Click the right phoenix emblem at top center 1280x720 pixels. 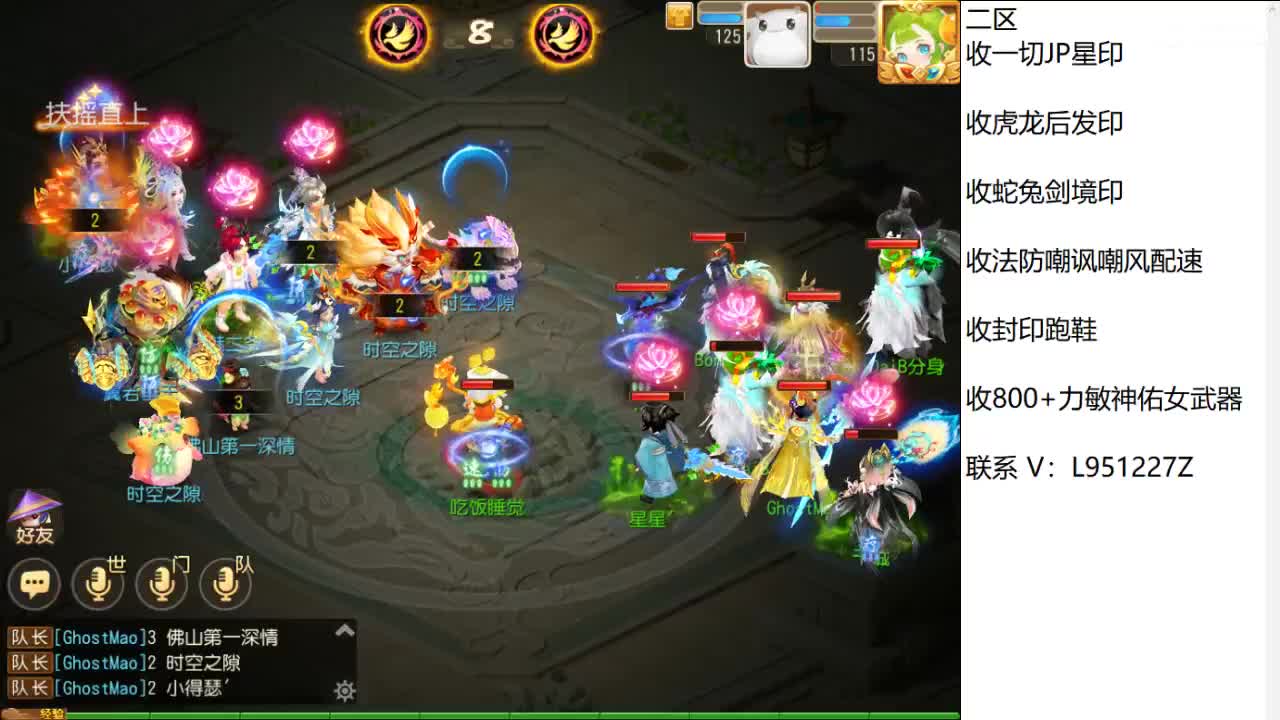[563, 34]
